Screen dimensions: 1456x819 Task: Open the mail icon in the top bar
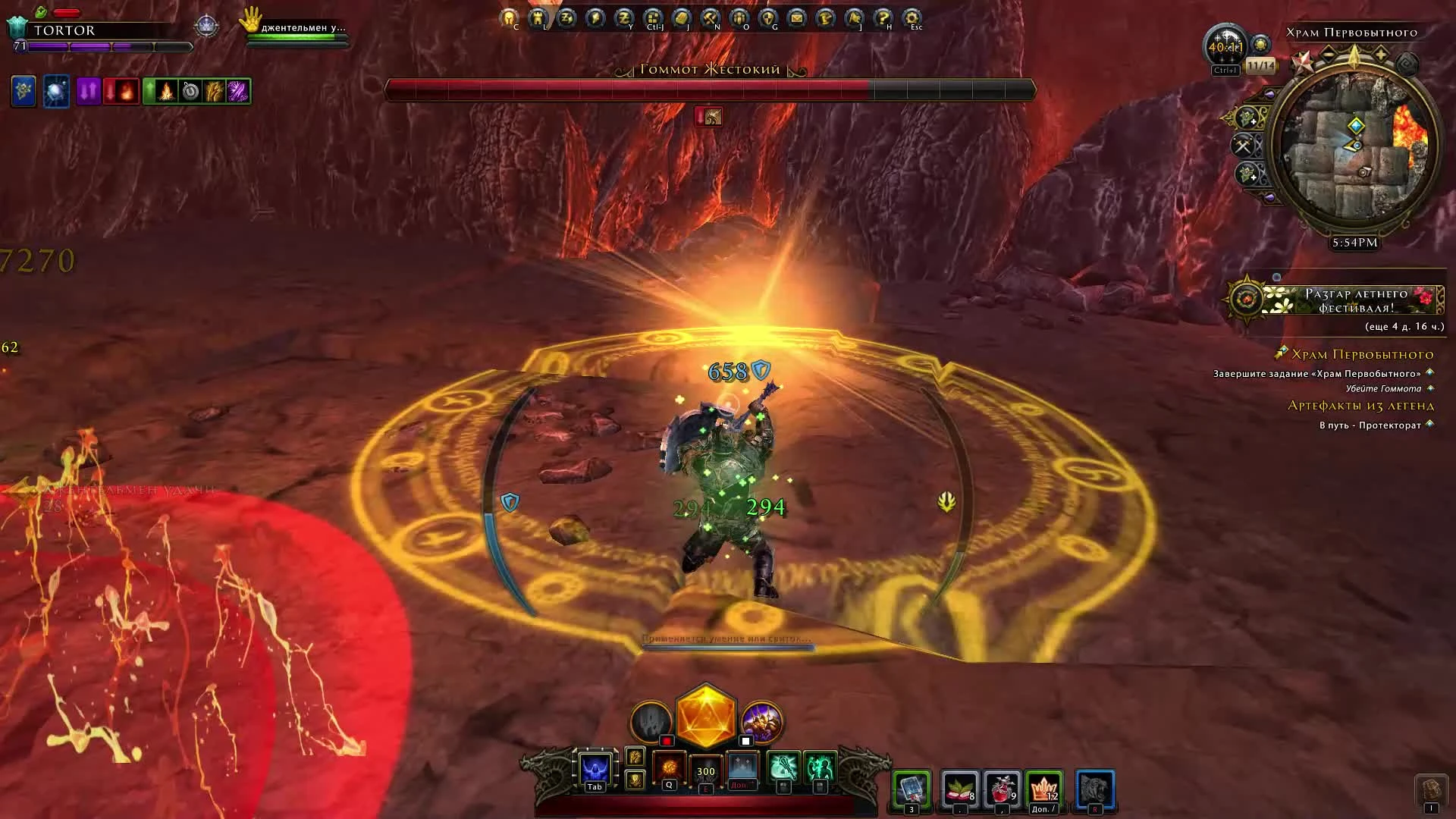click(x=794, y=17)
